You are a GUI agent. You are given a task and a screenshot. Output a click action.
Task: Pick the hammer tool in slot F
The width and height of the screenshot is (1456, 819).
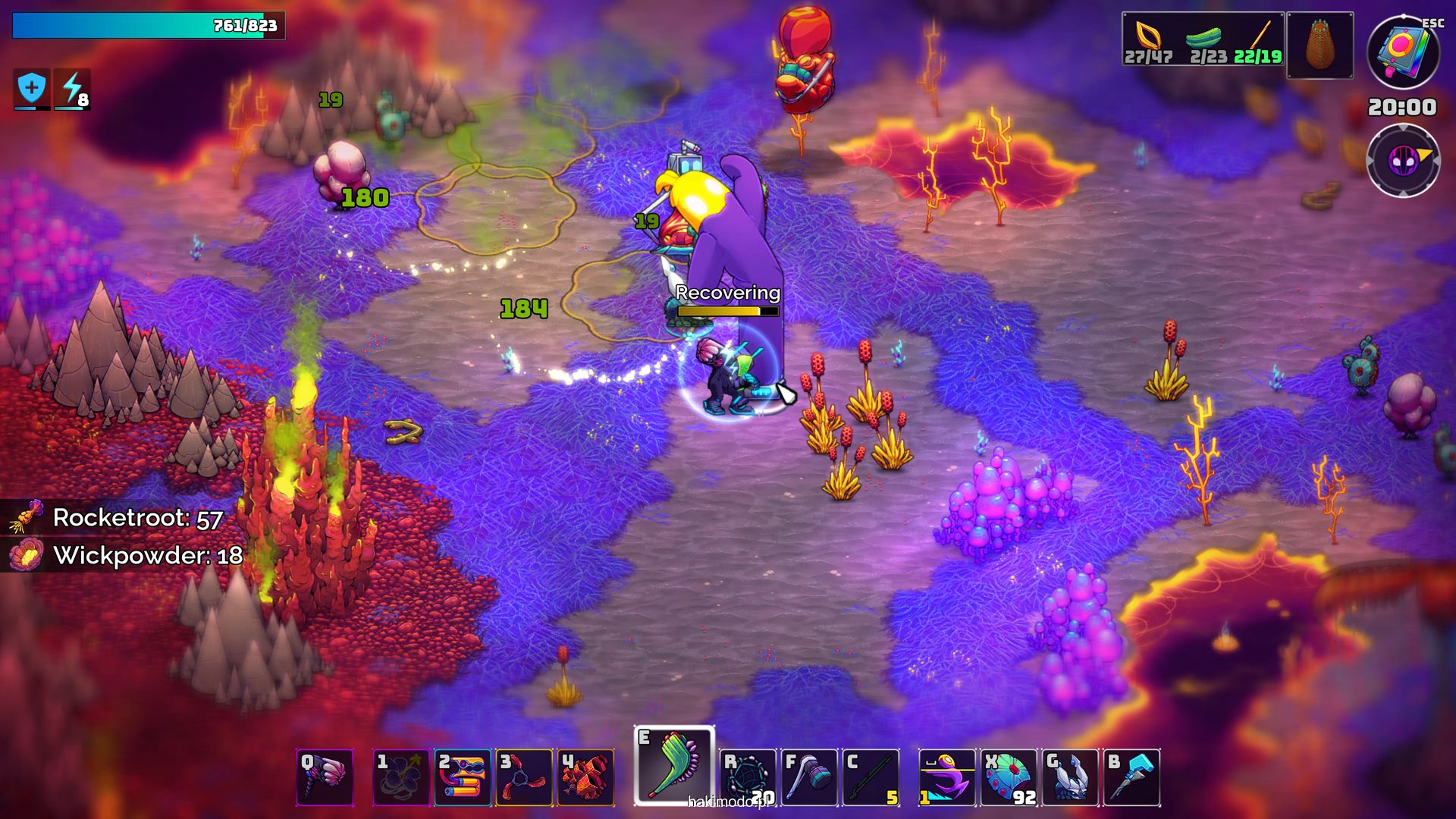click(809, 777)
